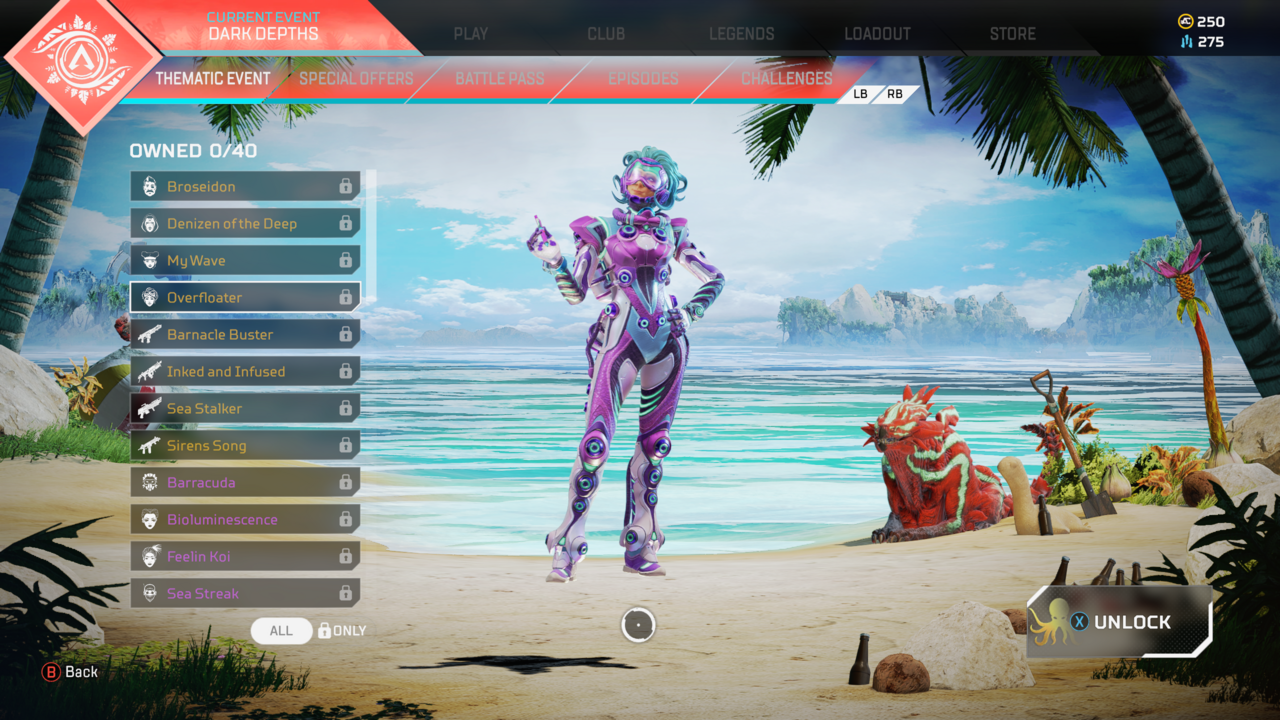The height and width of the screenshot is (720, 1280).
Task: Select the Barnacle Buster weapon skin
Action: [x=244, y=334]
